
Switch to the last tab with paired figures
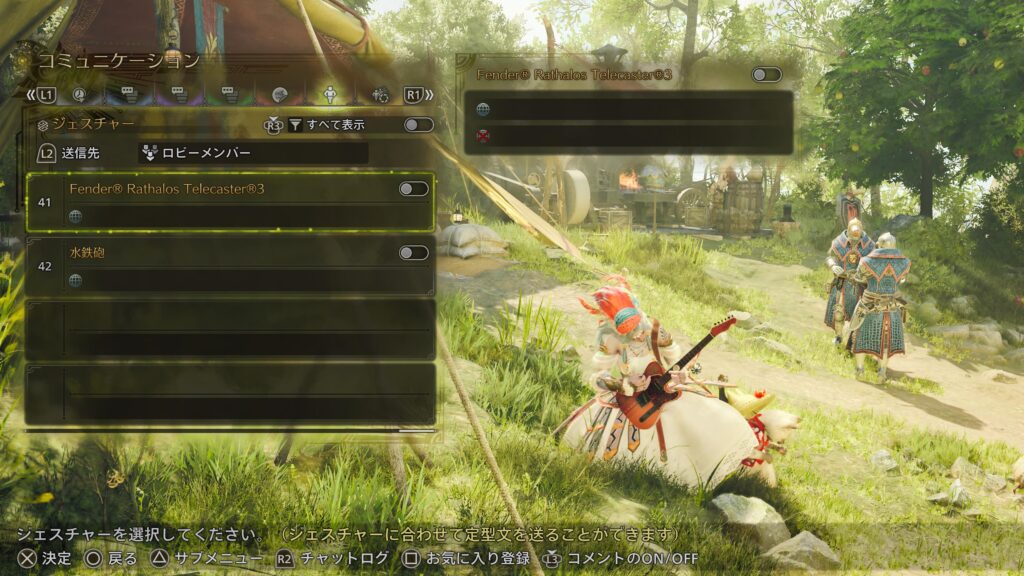click(380, 95)
